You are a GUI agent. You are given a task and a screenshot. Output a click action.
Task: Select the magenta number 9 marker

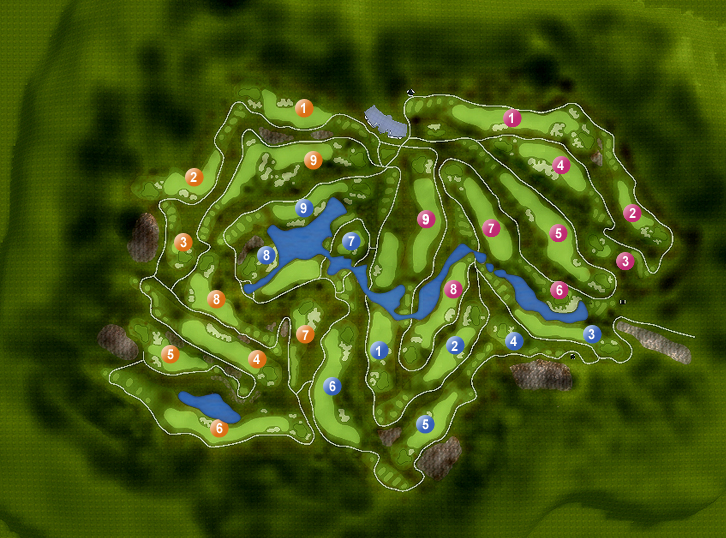425,219
